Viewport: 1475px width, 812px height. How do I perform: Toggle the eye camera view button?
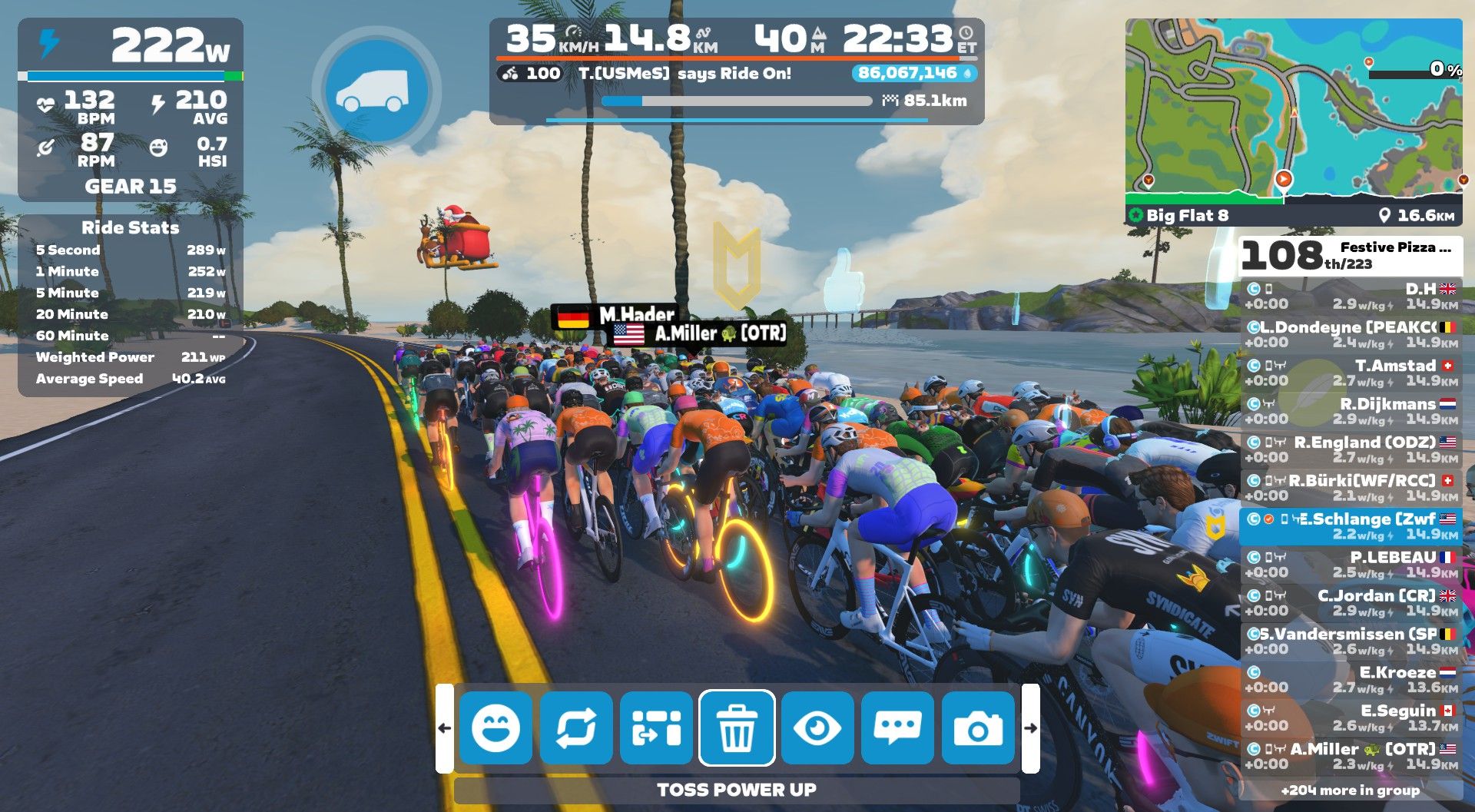pos(817,728)
